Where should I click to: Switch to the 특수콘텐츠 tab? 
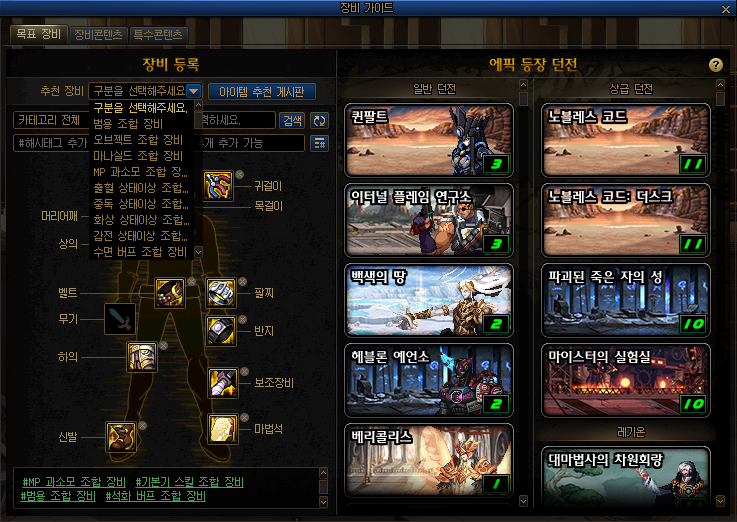[159, 34]
